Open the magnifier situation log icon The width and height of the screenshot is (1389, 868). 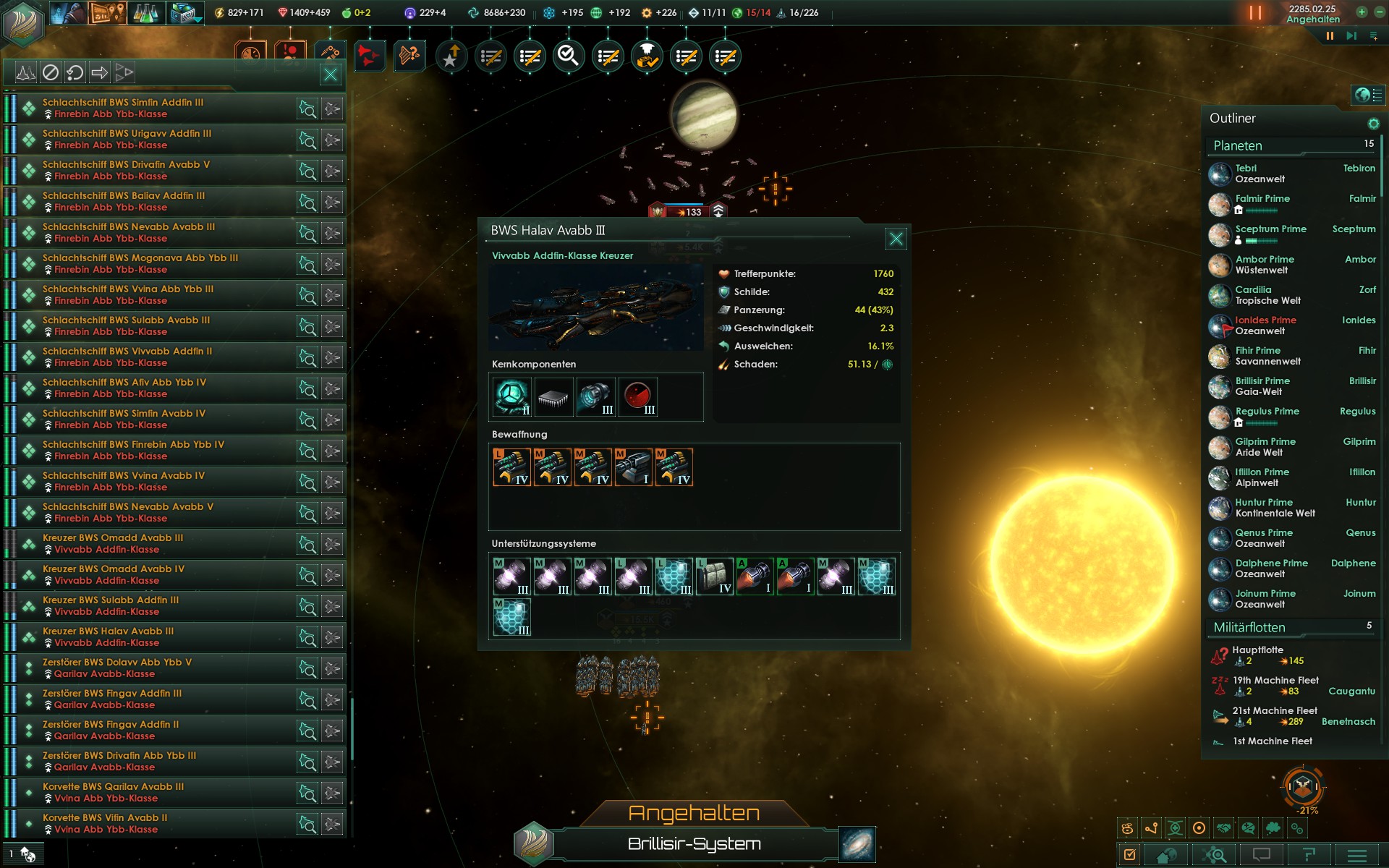pos(569,56)
